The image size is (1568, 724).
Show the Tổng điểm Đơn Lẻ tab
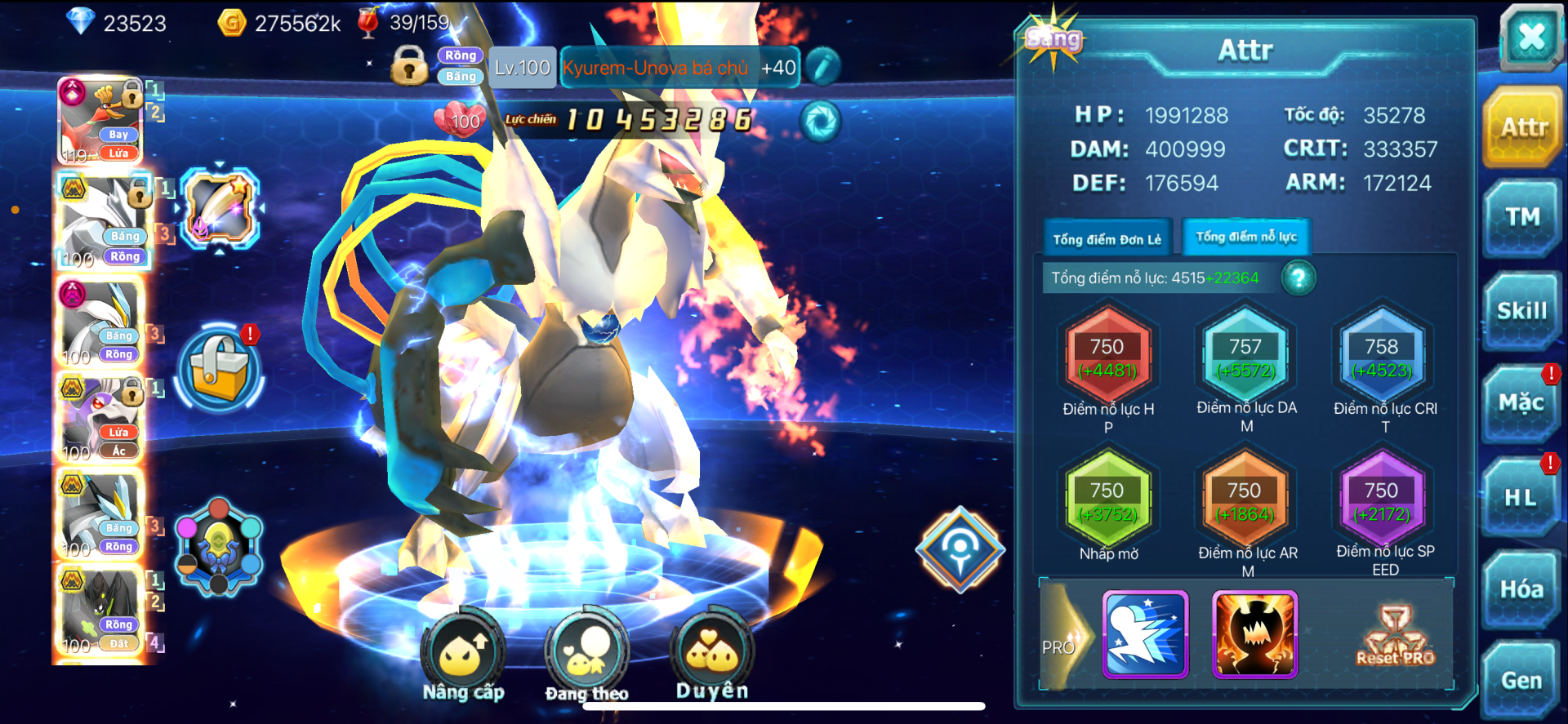pyautogui.click(x=1107, y=239)
